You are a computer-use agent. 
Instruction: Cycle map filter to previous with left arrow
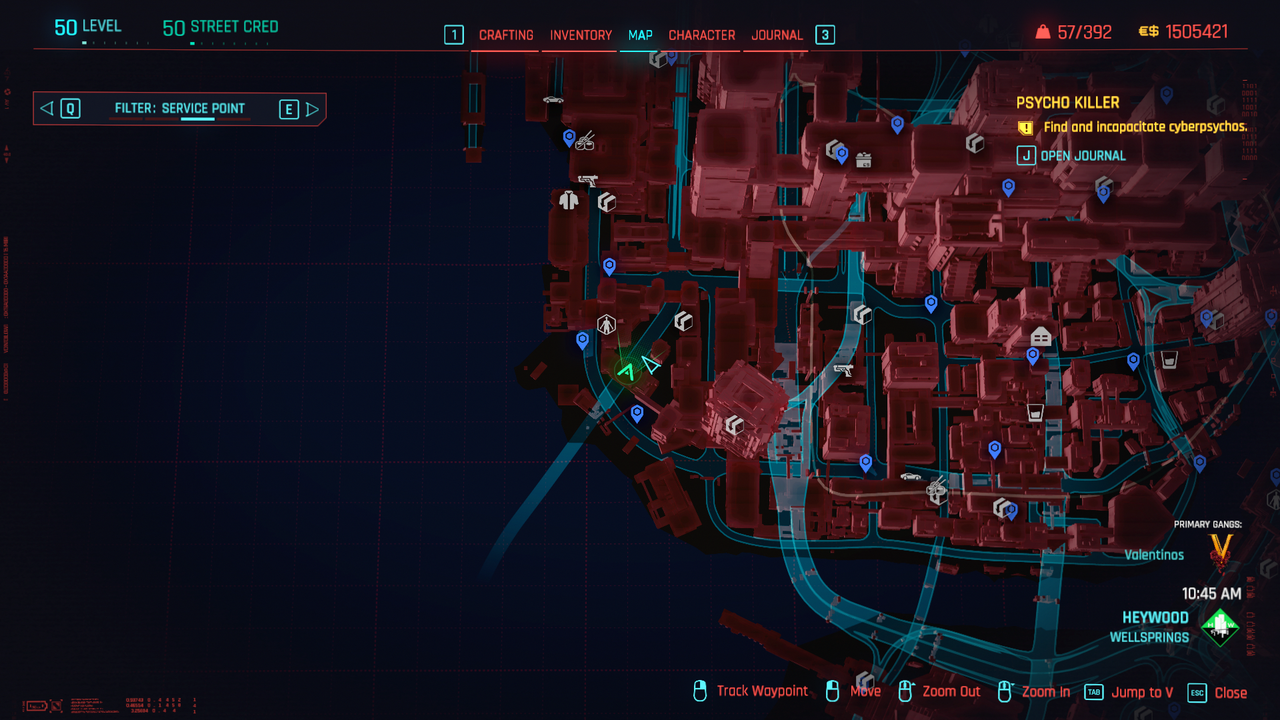46,109
